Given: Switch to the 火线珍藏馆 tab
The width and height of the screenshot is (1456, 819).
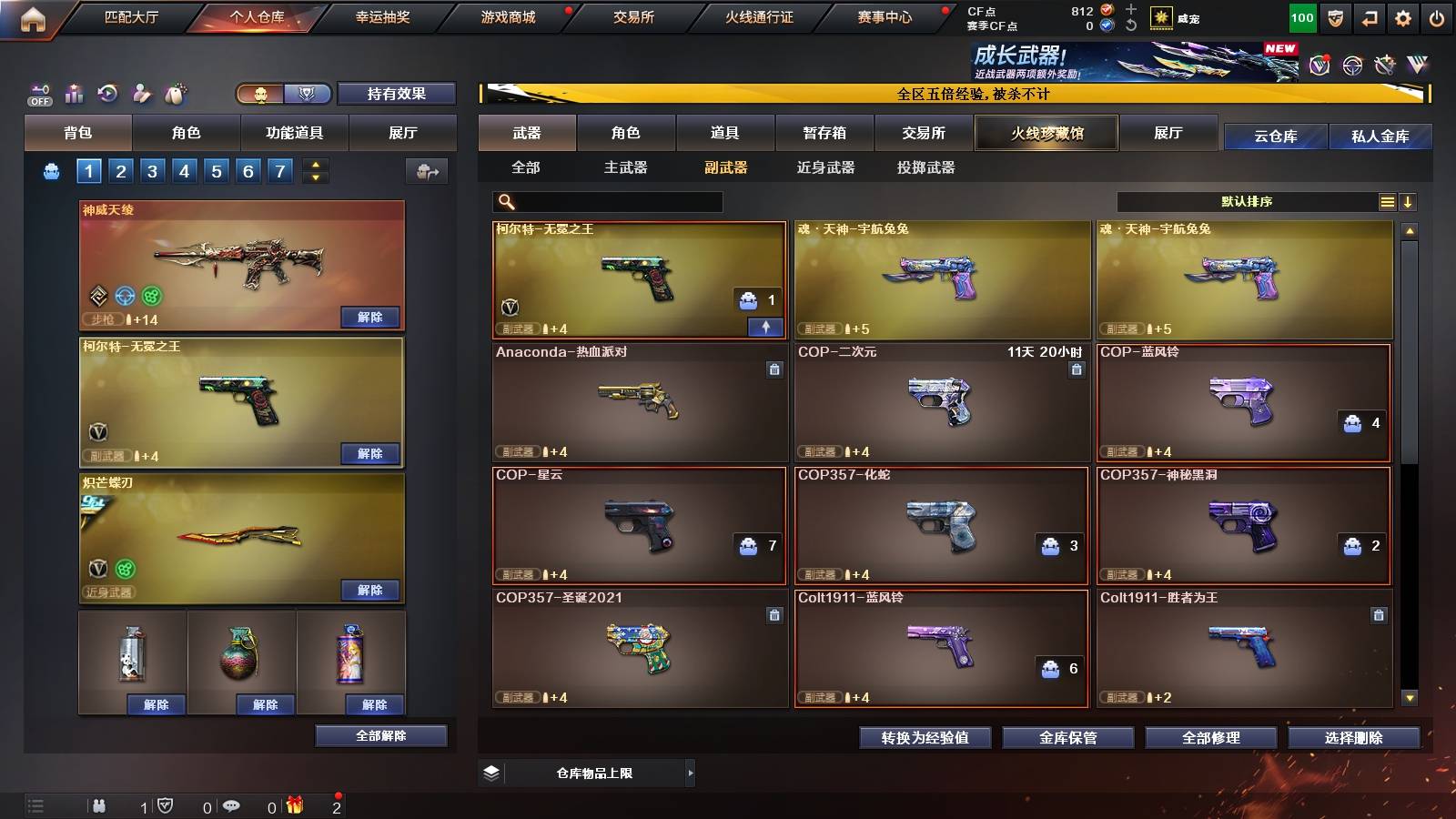Looking at the screenshot, I should pyautogui.click(x=1046, y=133).
